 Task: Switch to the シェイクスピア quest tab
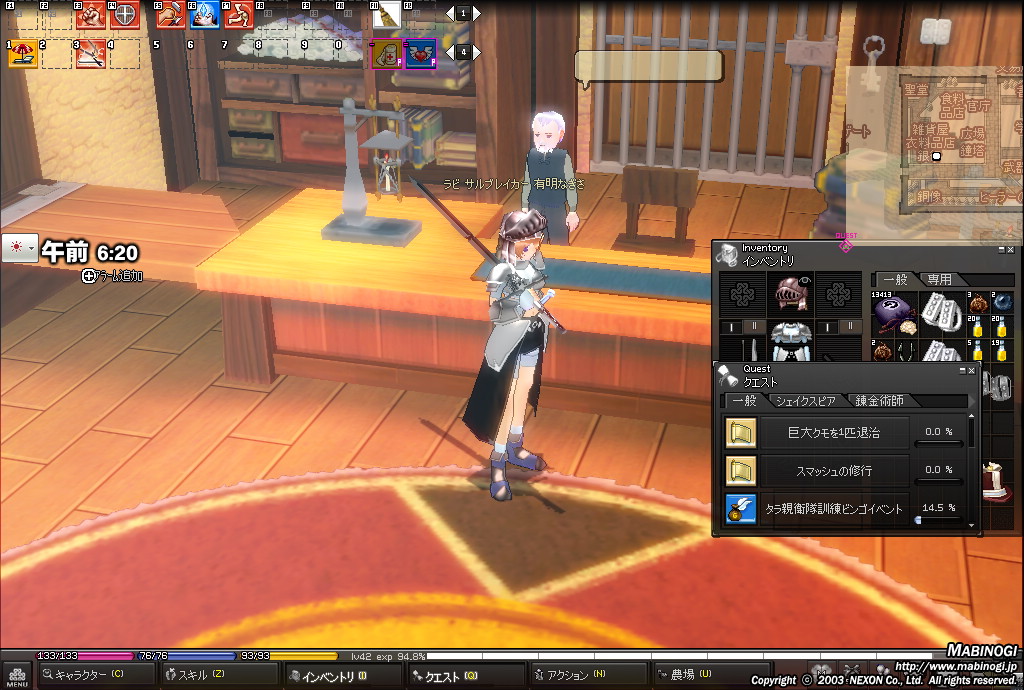(805, 400)
